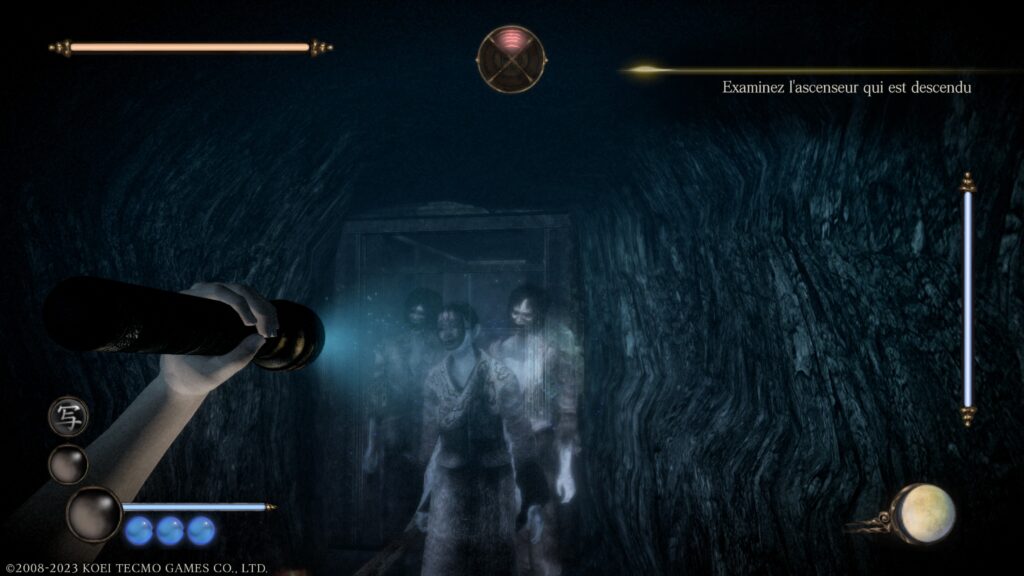Select the large dark orb beside the blue beads
The image size is (1024, 576).
pos(93,514)
